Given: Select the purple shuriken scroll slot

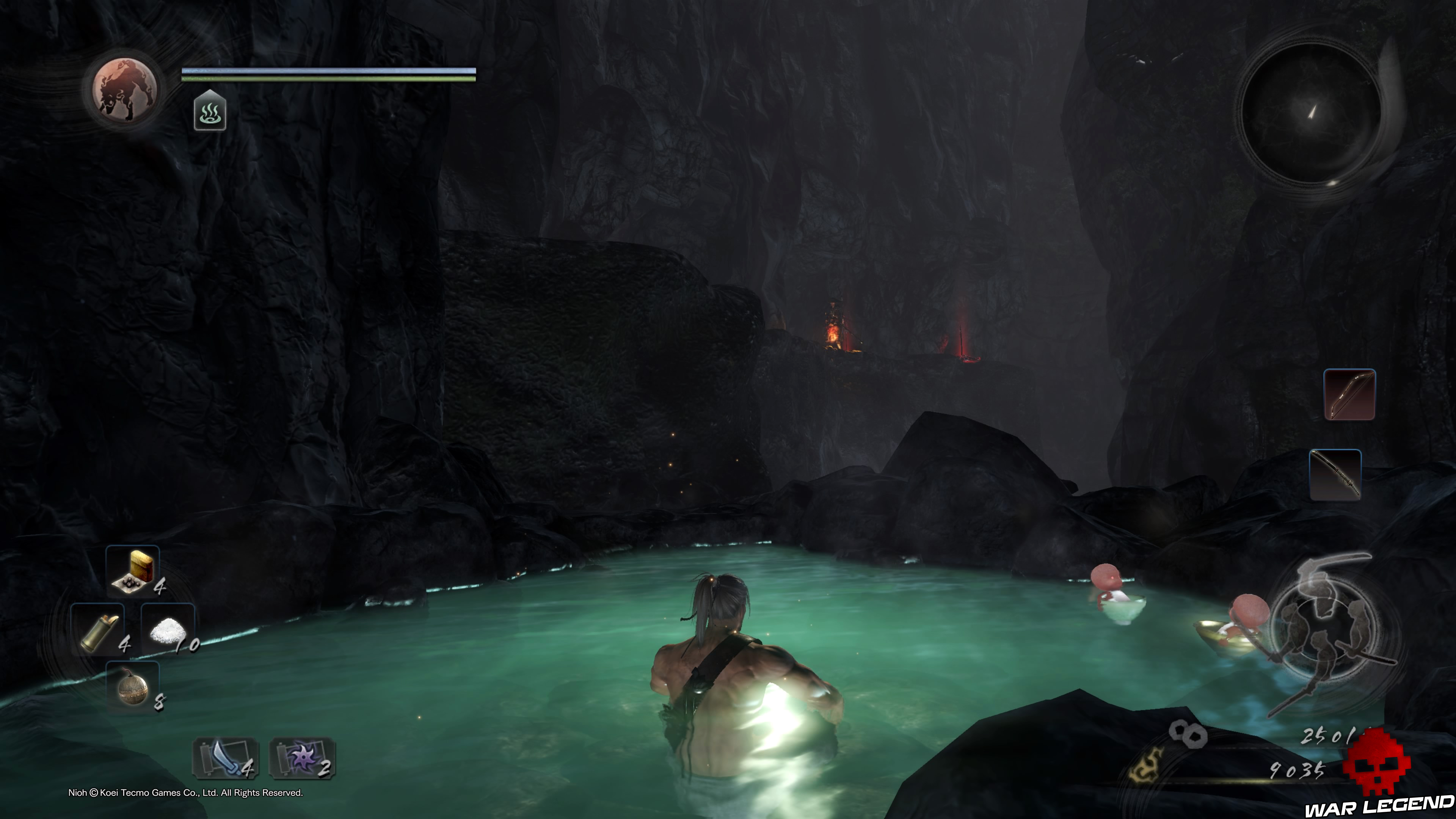Looking at the screenshot, I should coord(303,758).
